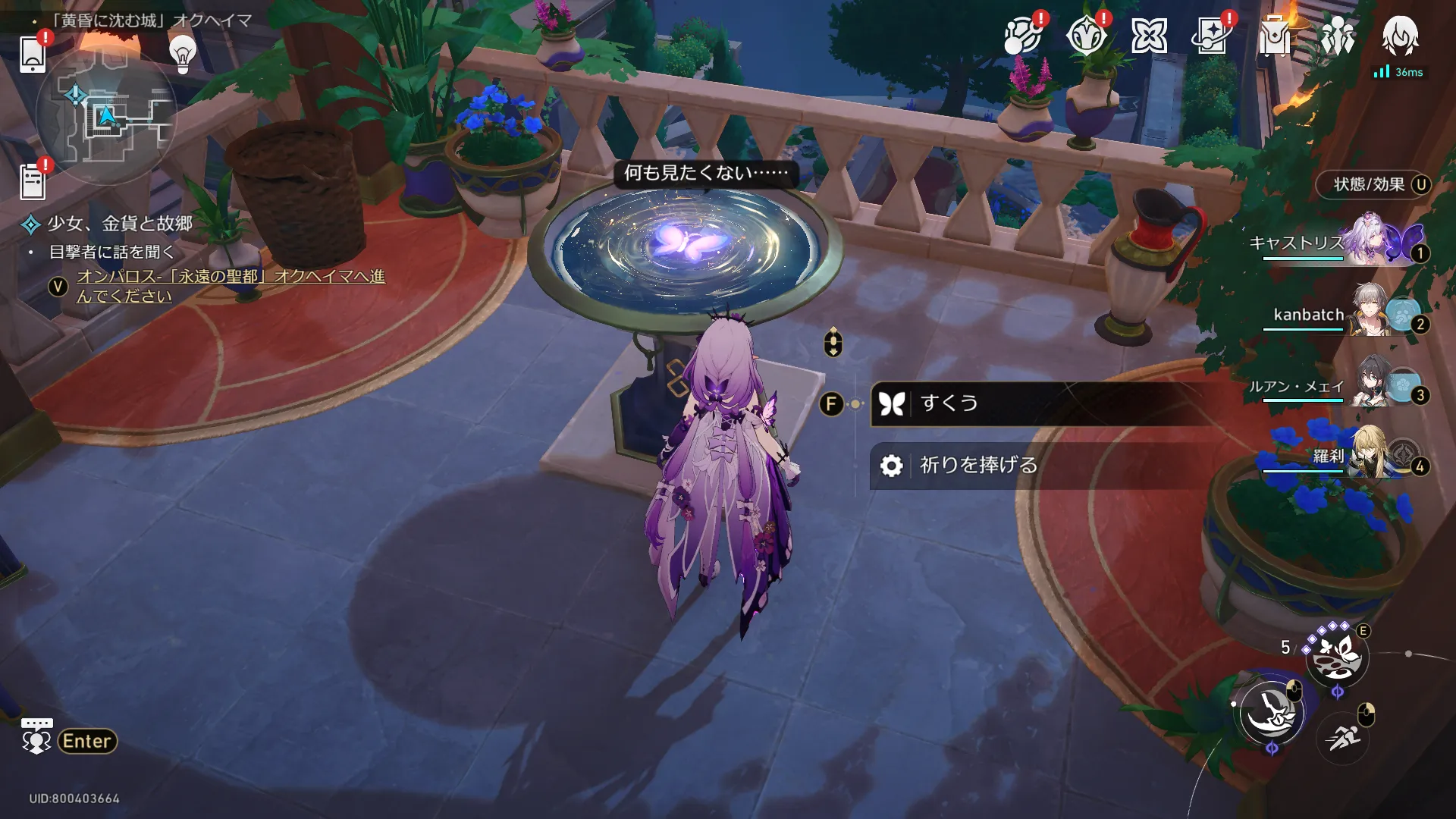Open the four-pointed star warp icon
1456x819 pixels.
1149,36
